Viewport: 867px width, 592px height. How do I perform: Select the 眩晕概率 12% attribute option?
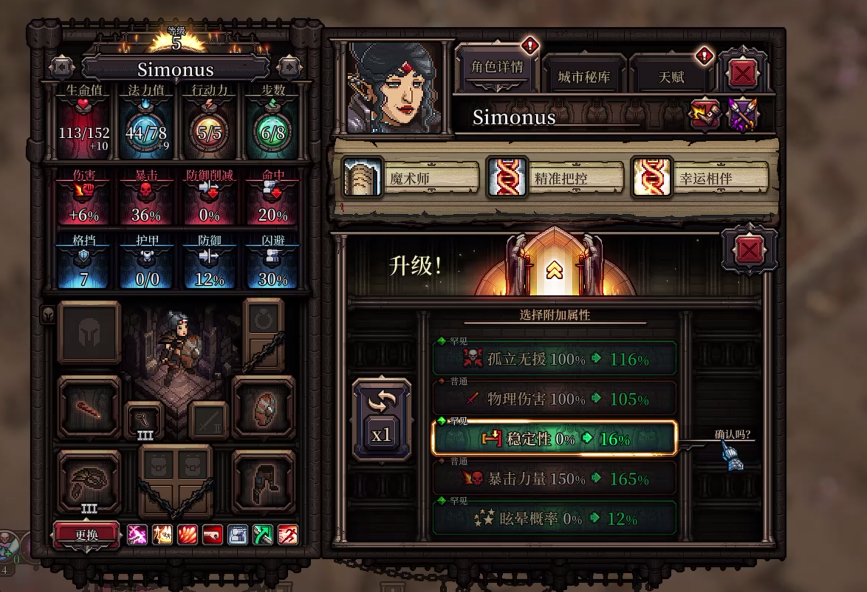[x=554, y=518]
